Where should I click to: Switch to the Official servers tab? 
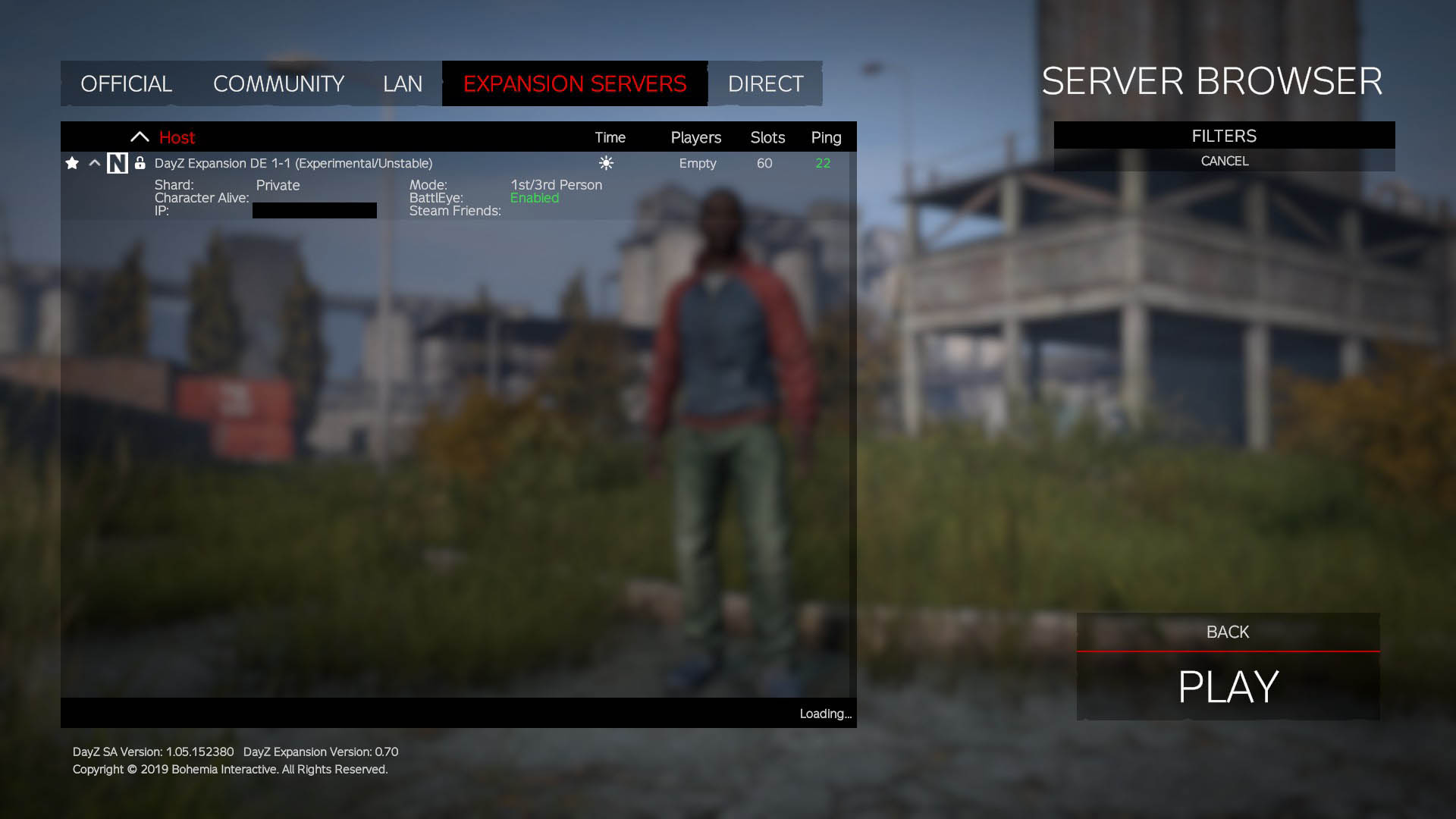coord(126,83)
